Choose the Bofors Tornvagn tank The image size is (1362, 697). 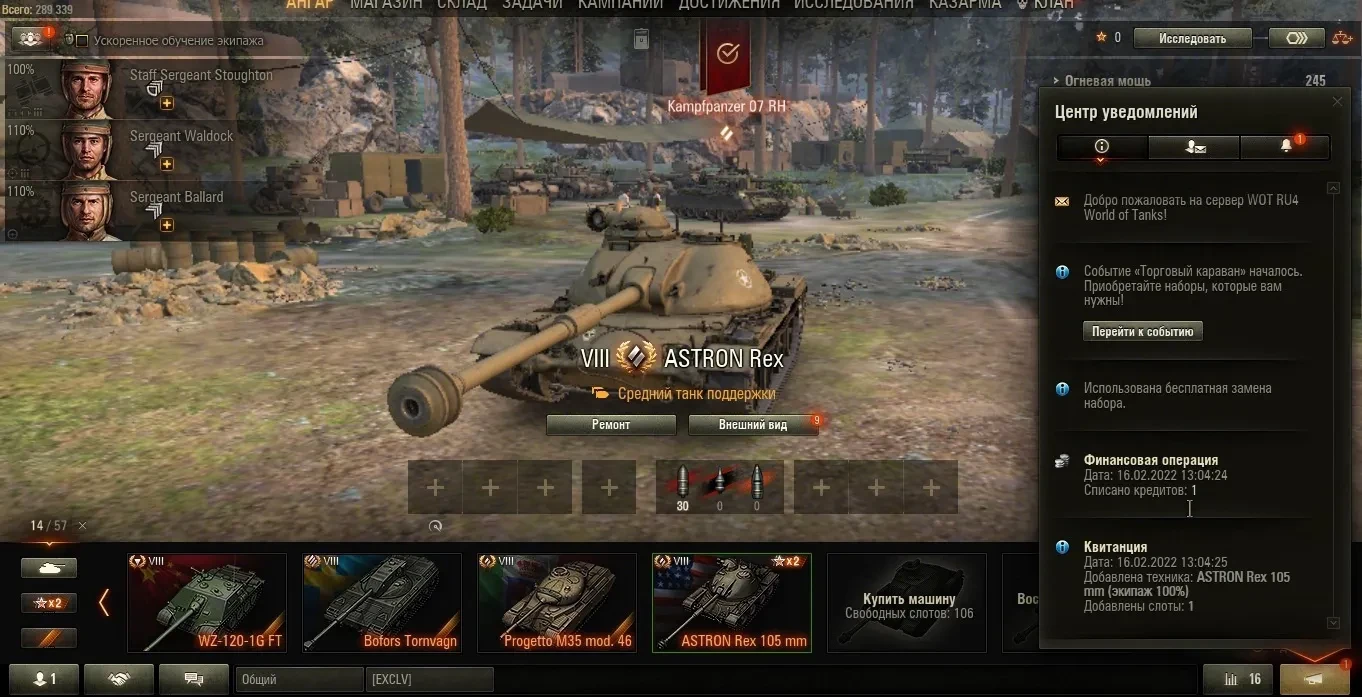382,603
